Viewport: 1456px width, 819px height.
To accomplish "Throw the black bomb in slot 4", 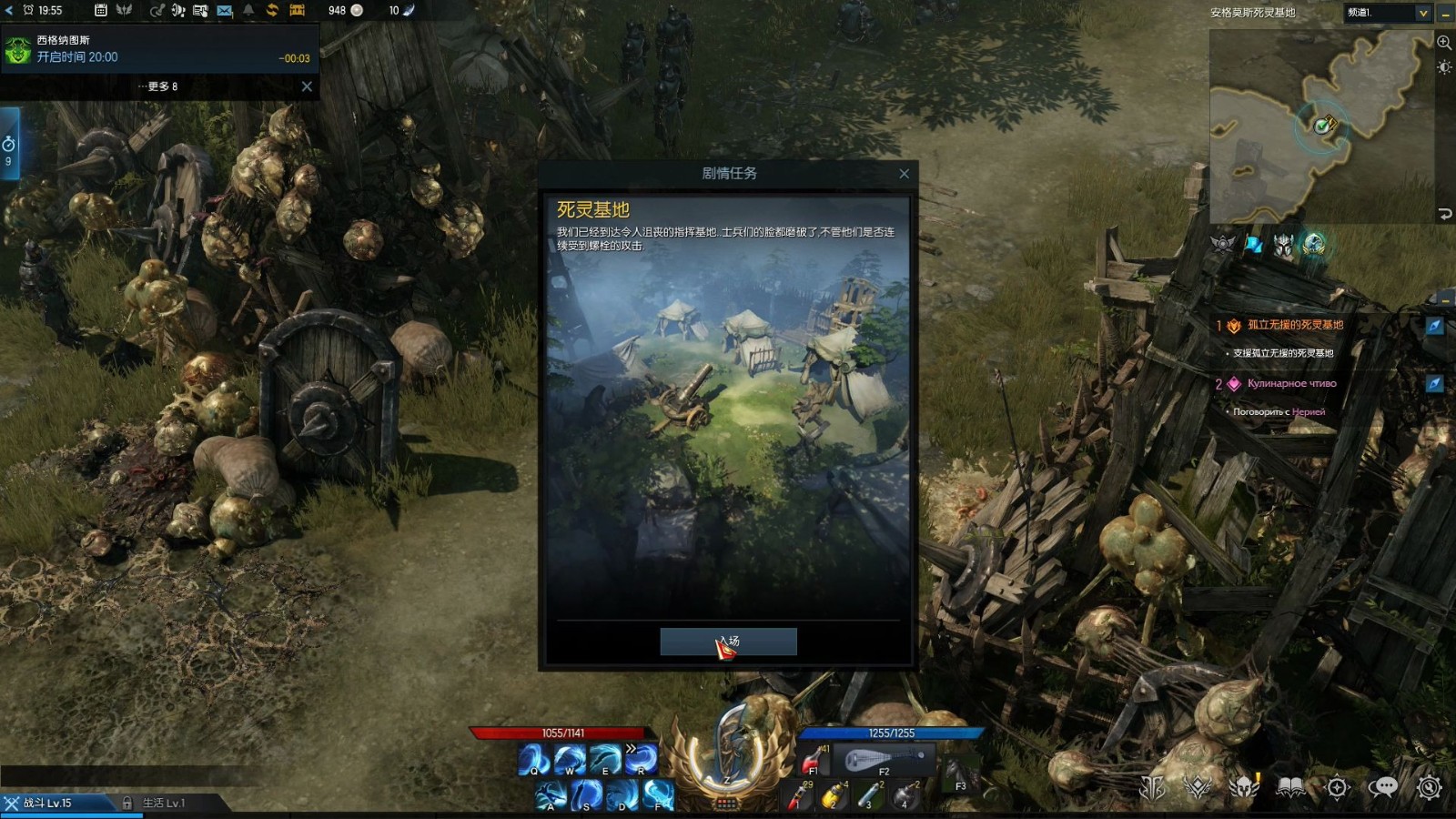I will click(905, 796).
